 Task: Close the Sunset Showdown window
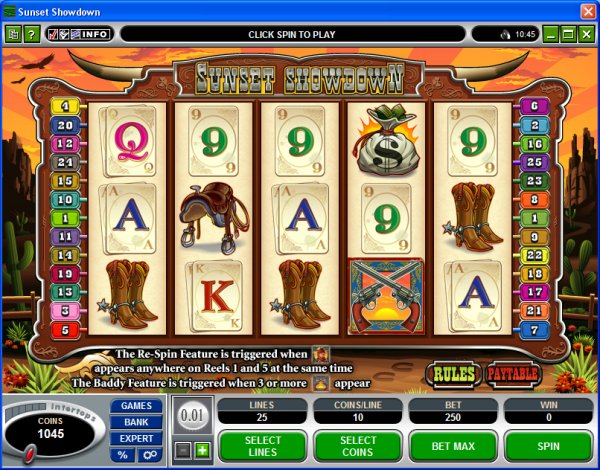point(588,10)
